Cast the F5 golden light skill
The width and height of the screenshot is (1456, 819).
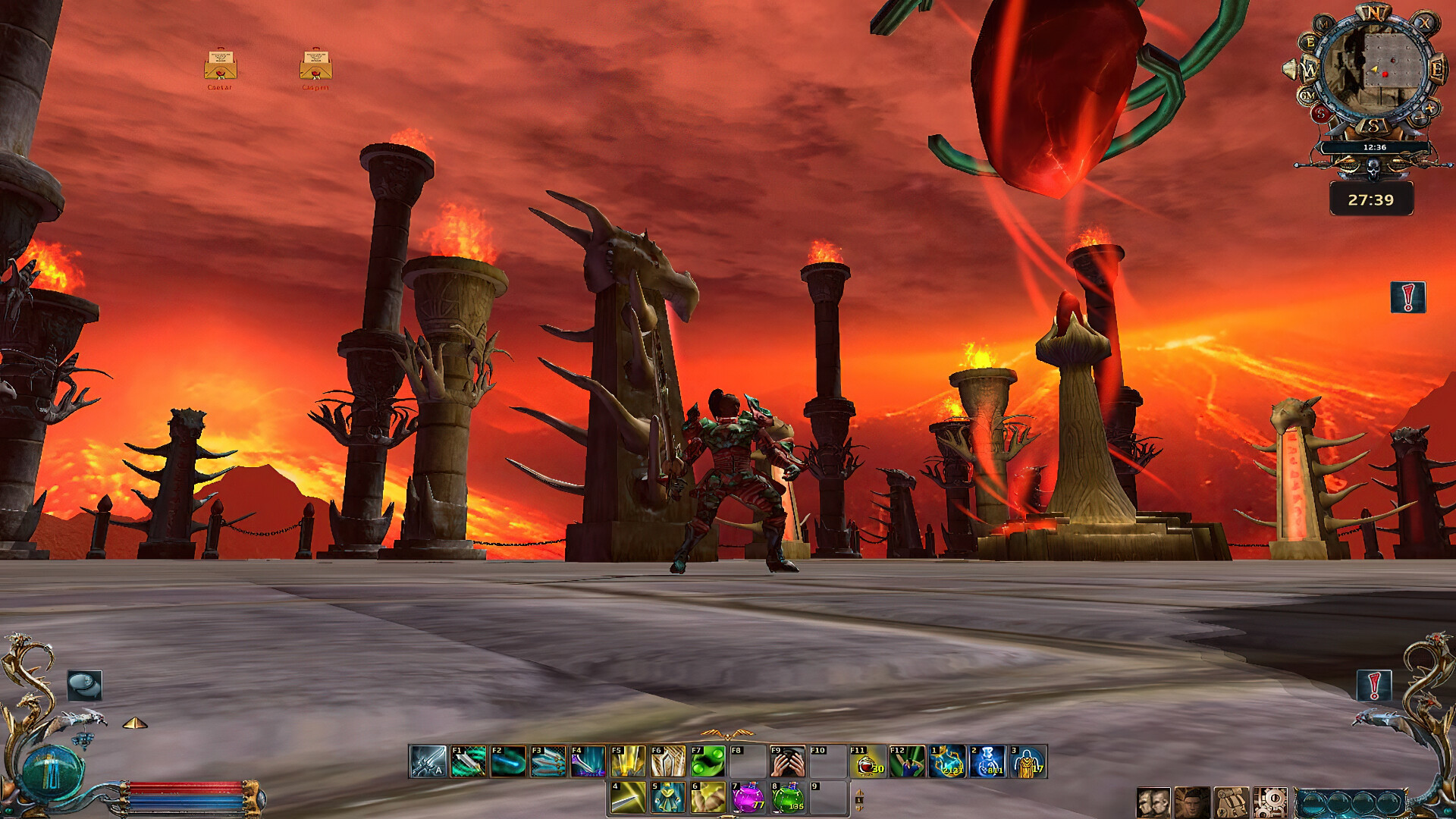628,761
